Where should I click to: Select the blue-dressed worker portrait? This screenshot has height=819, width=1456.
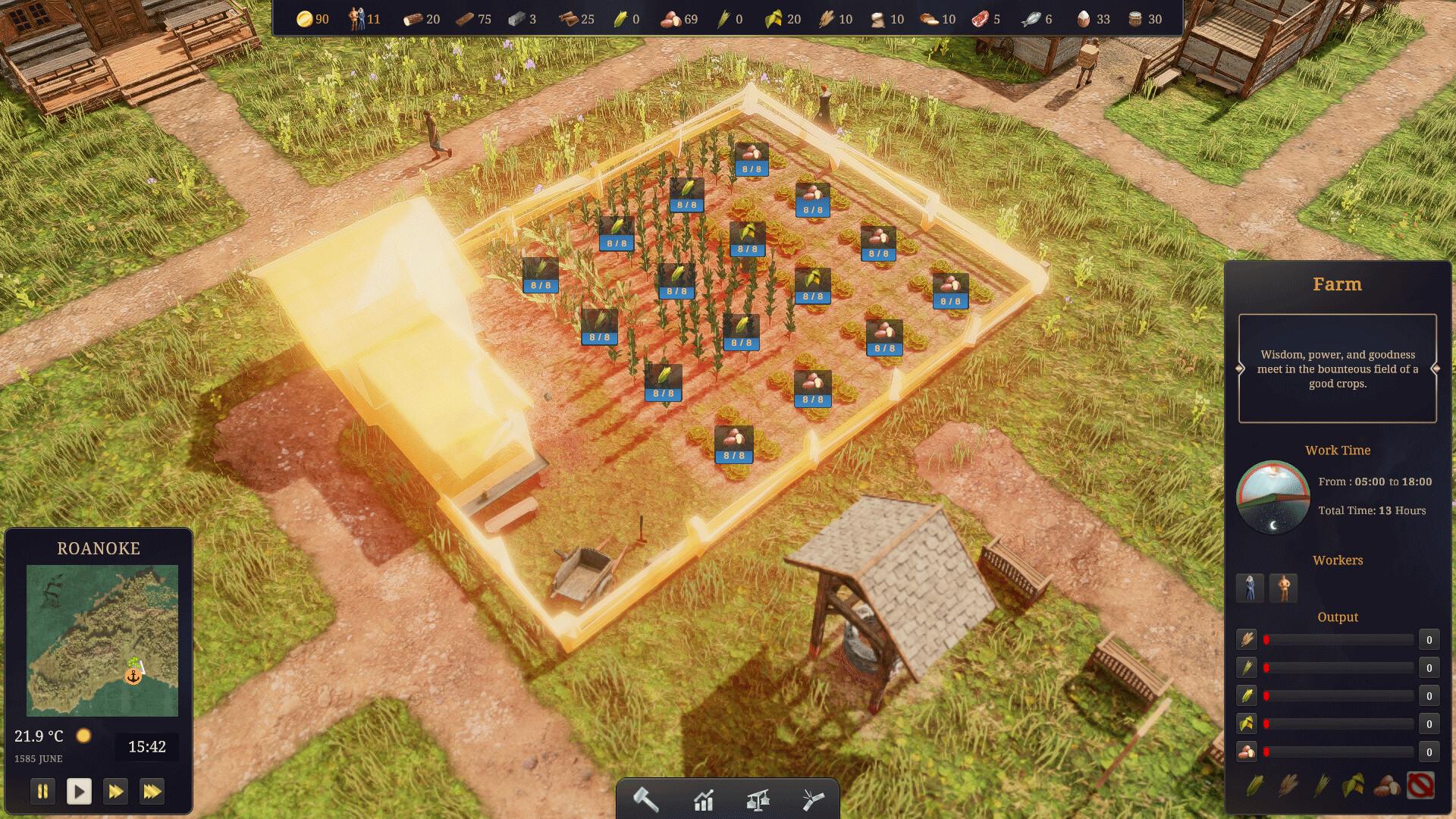click(1250, 588)
